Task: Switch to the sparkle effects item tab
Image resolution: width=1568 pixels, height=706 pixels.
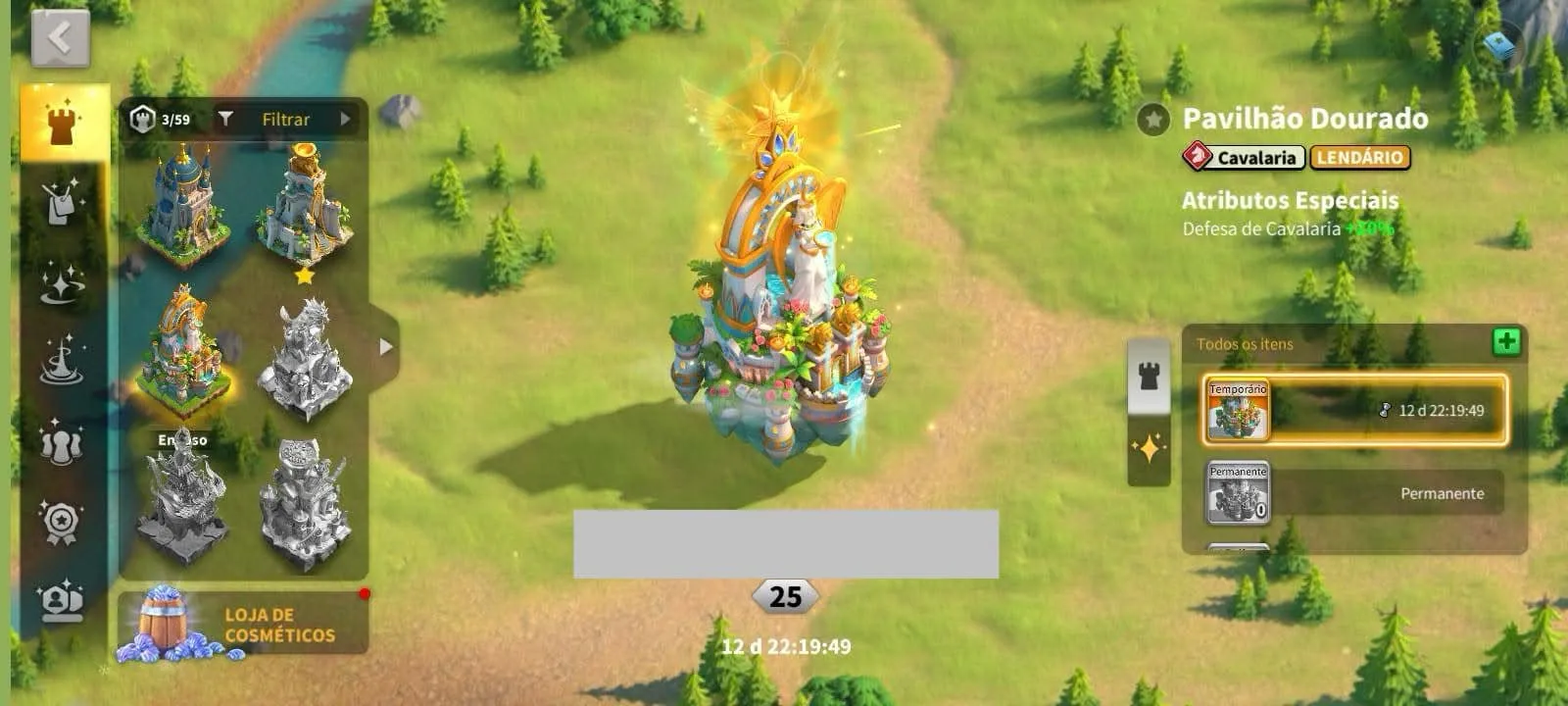Action: tap(1149, 451)
